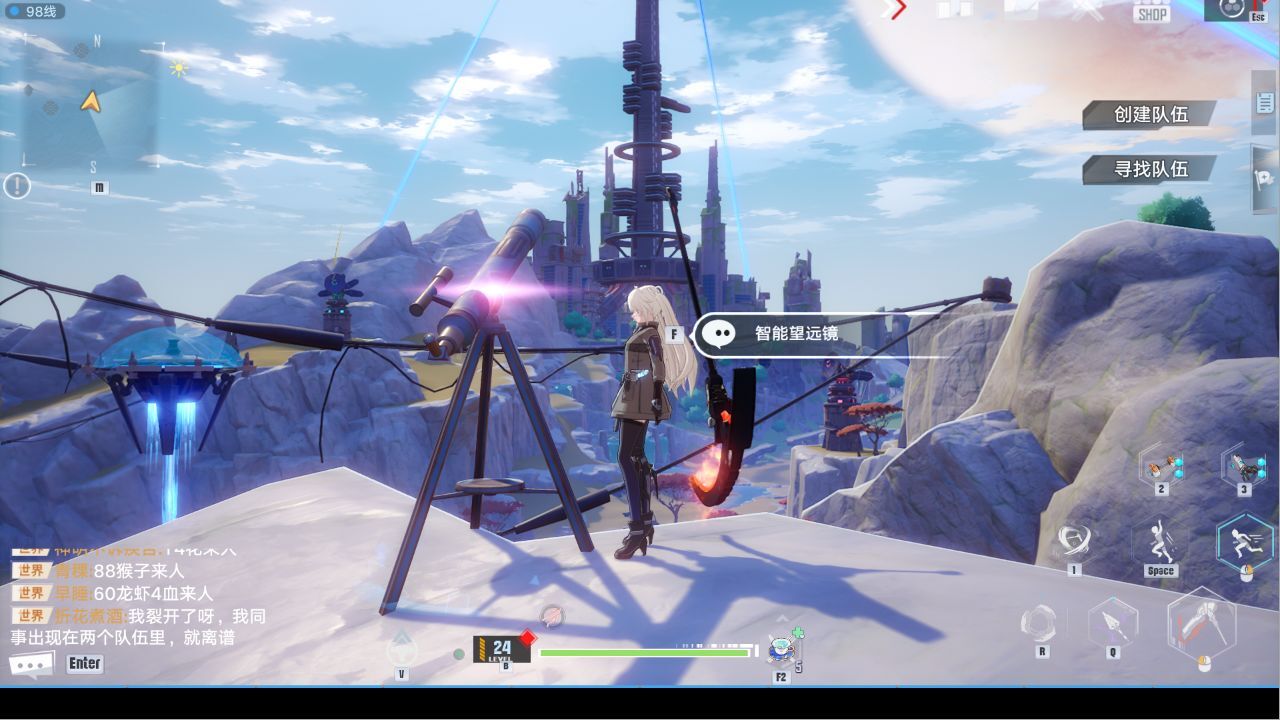Click the 98线 channel line selector
The image size is (1280, 720).
coord(35,12)
